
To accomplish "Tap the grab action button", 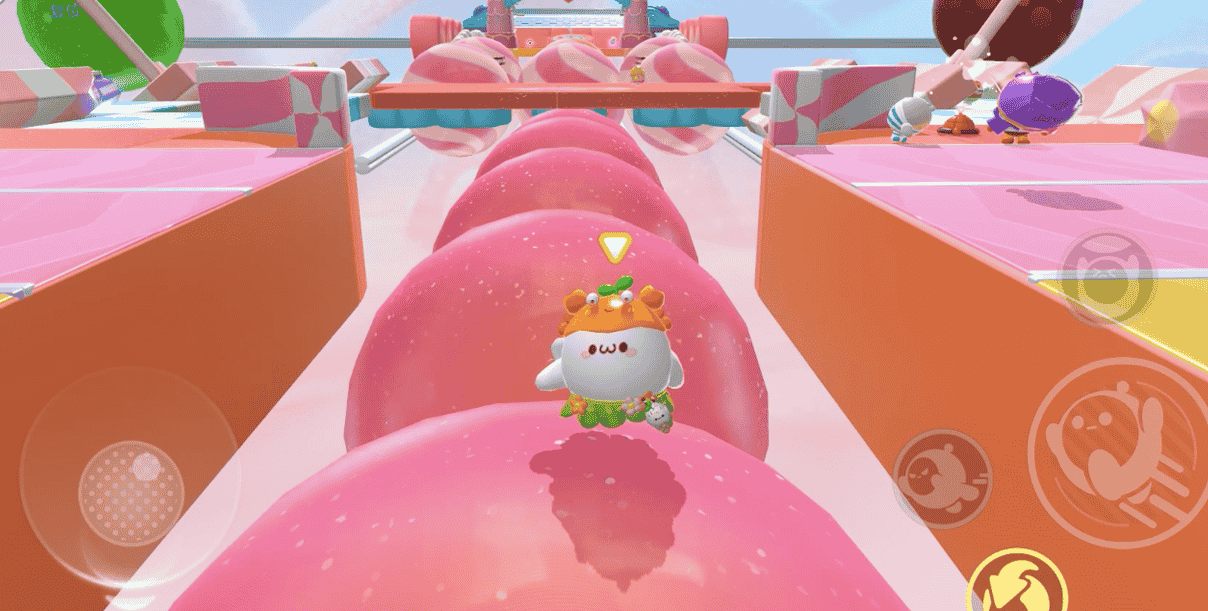I will pyautogui.click(x=1106, y=275).
